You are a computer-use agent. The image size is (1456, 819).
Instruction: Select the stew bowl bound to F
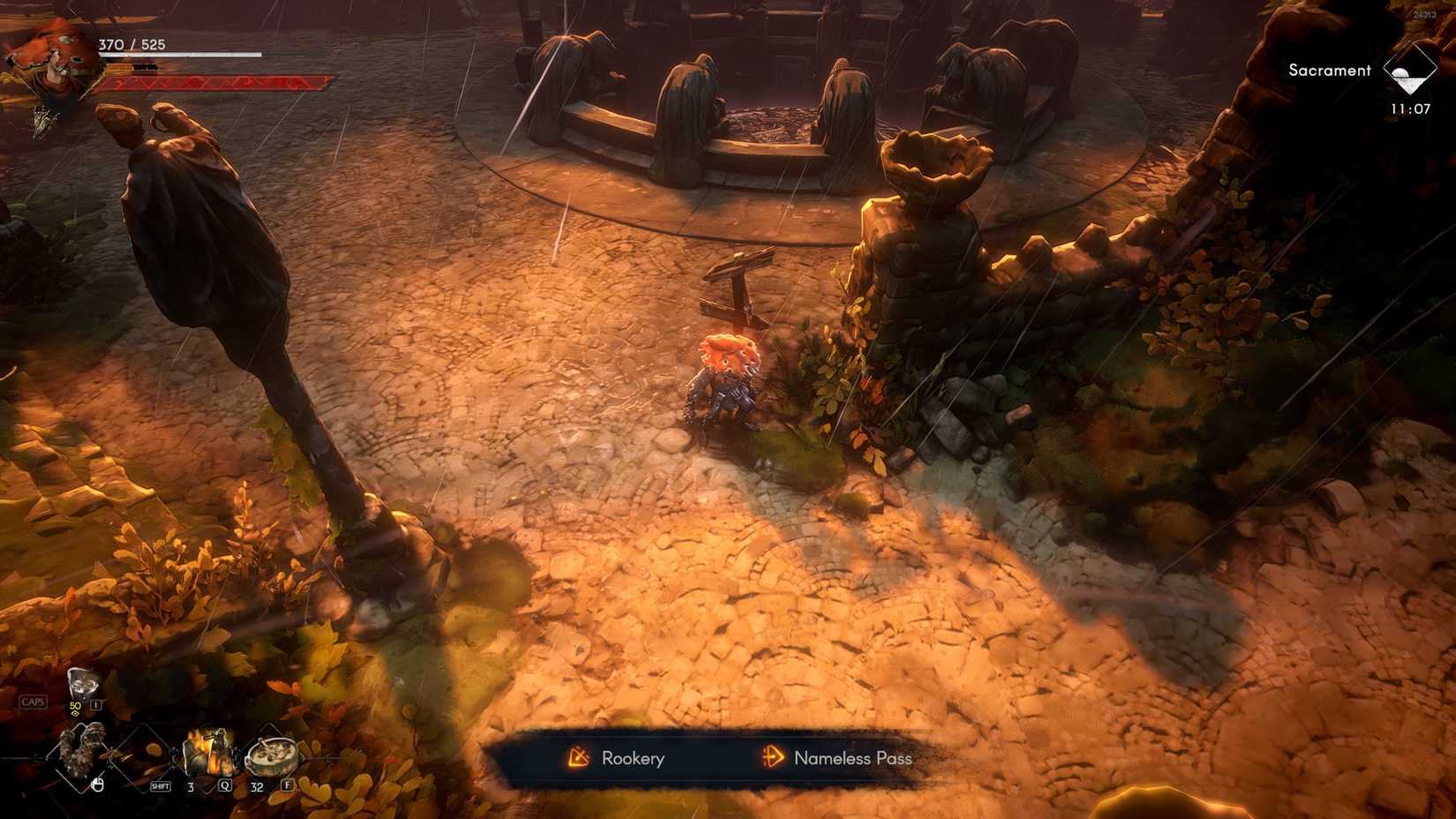(272, 757)
